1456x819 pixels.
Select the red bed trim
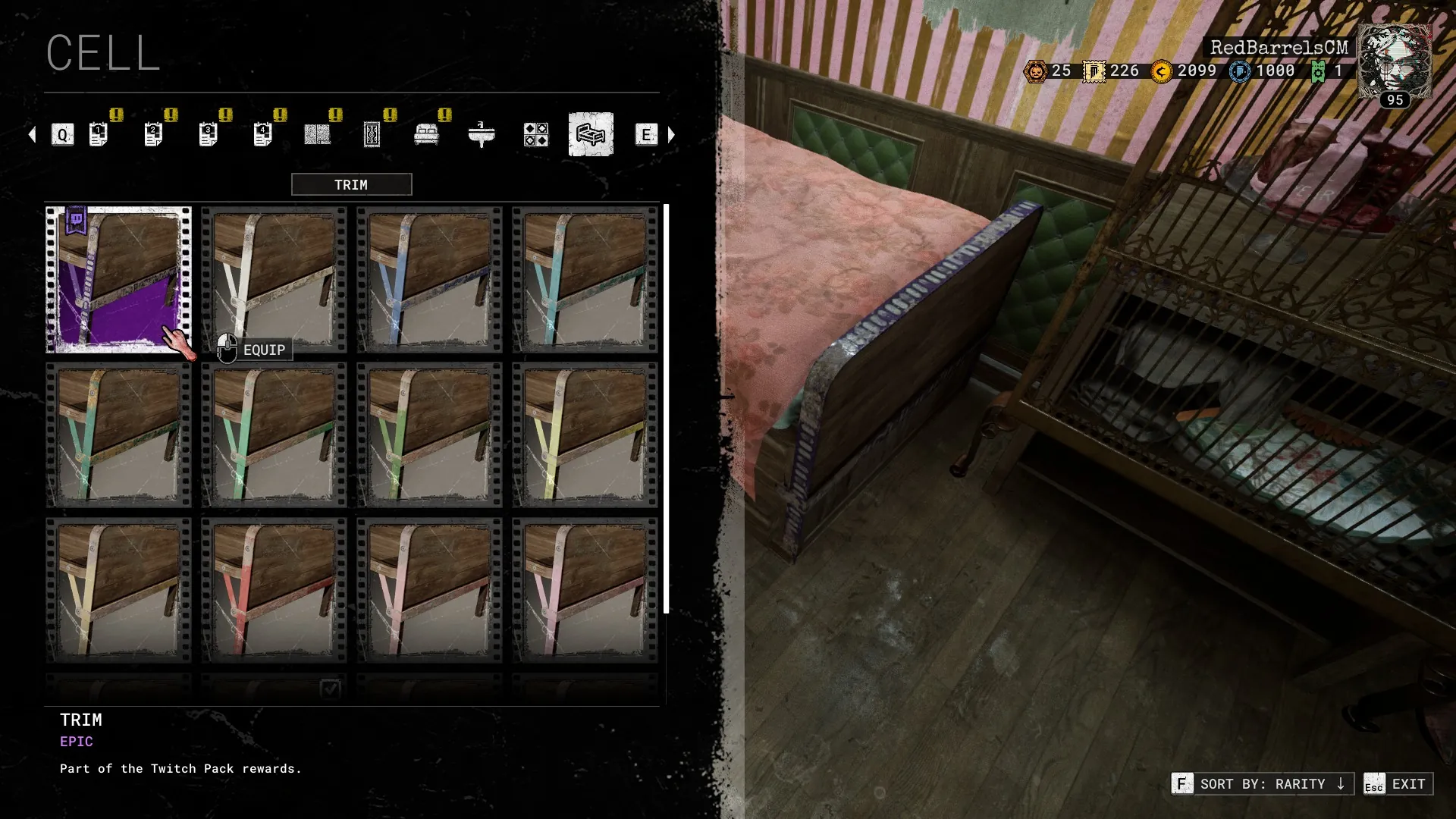coord(274,590)
